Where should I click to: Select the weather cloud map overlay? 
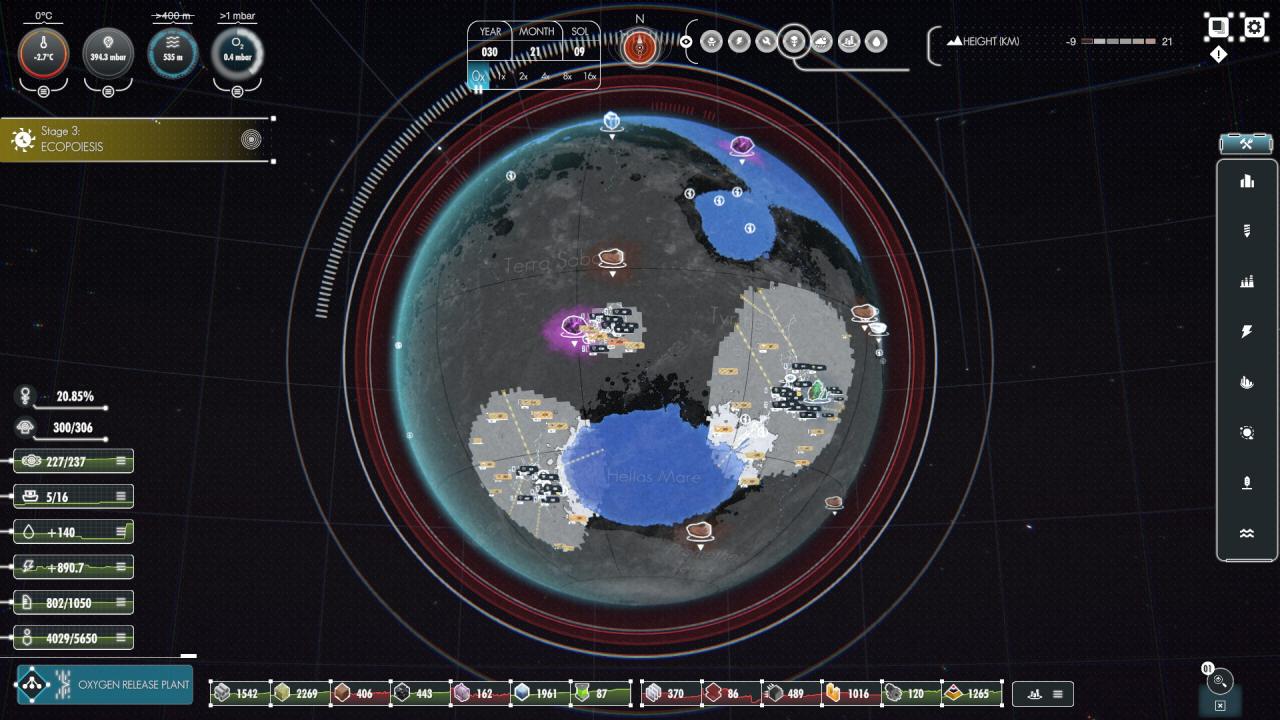(821, 42)
